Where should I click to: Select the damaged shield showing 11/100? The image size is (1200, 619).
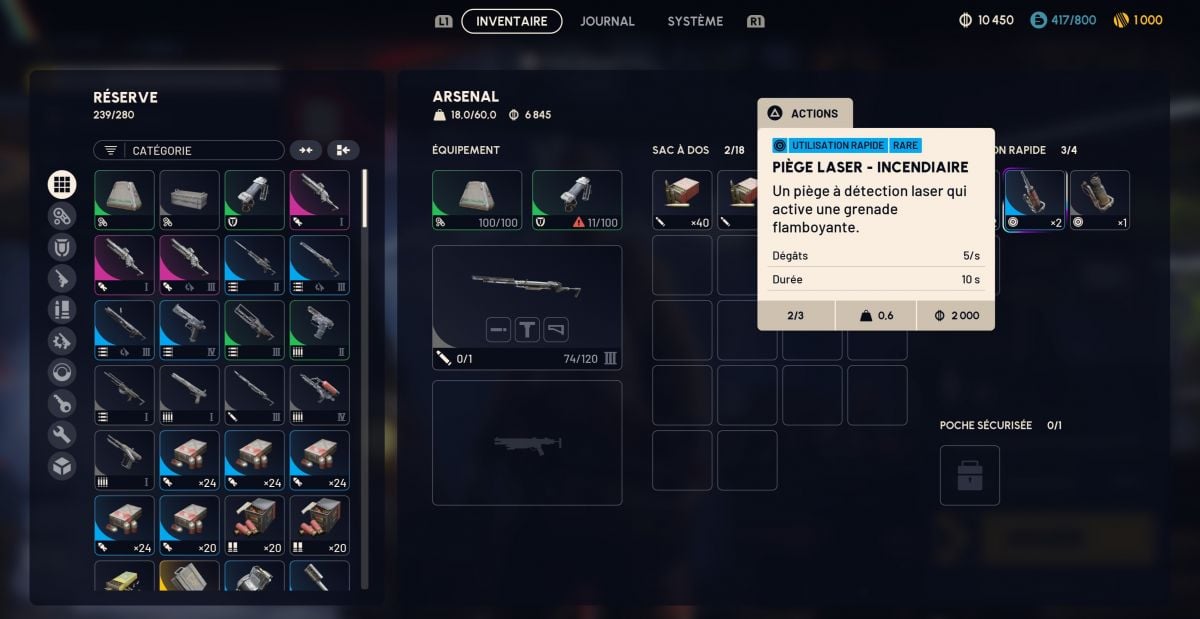click(577, 200)
